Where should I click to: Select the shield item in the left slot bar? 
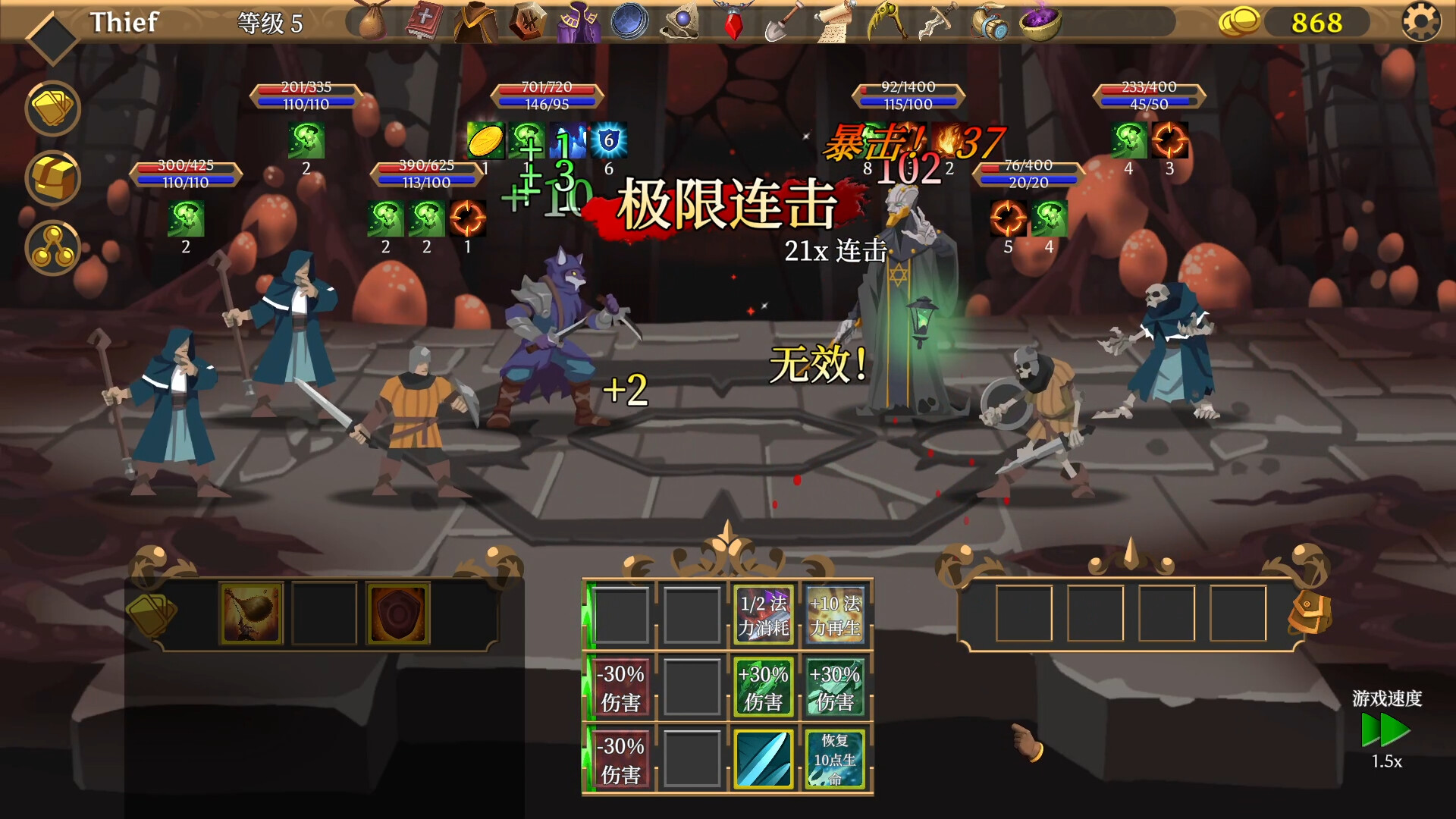tap(400, 613)
